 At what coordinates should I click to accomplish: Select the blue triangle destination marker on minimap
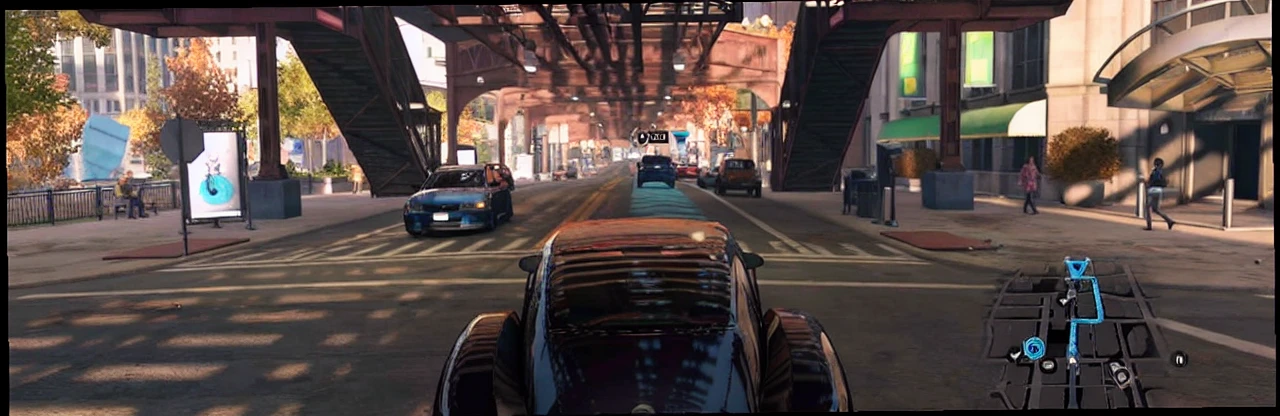coord(1077,268)
